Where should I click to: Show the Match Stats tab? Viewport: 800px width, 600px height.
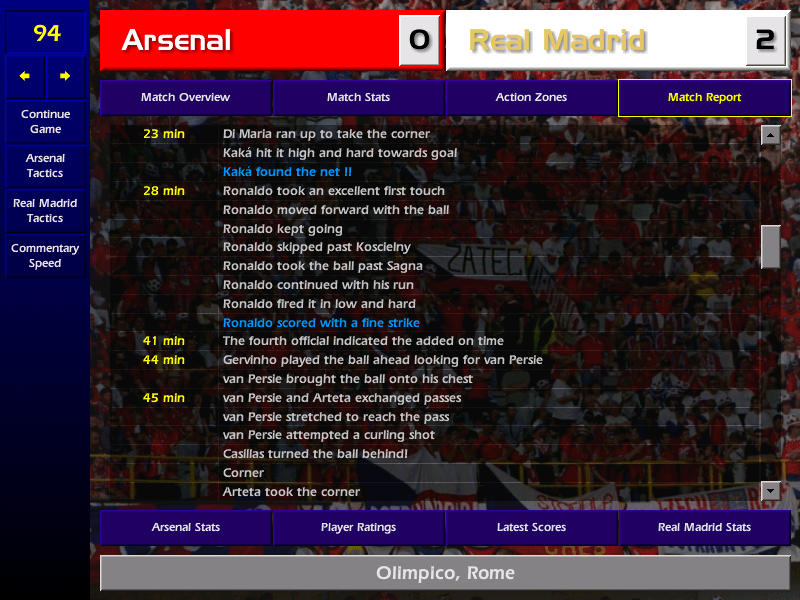pyautogui.click(x=358, y=98)
